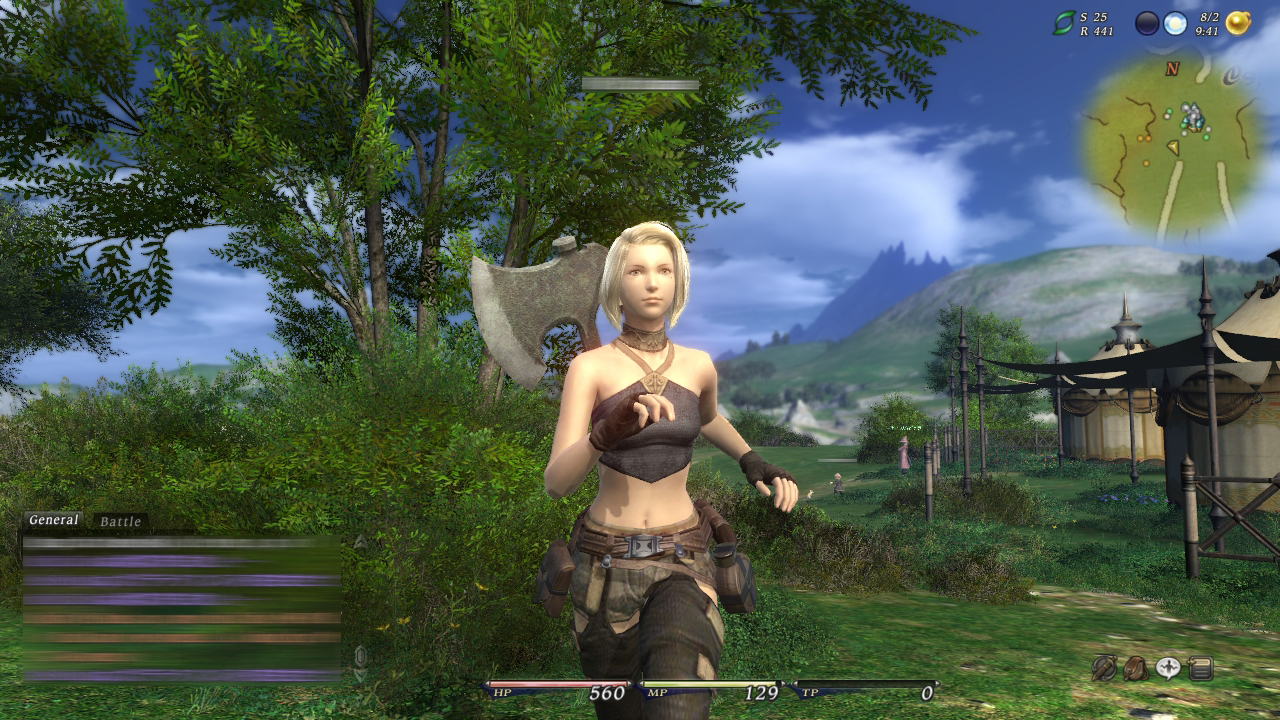Click the chat log scroll-down arrow
1280x720 pixels.
(360, 675)
